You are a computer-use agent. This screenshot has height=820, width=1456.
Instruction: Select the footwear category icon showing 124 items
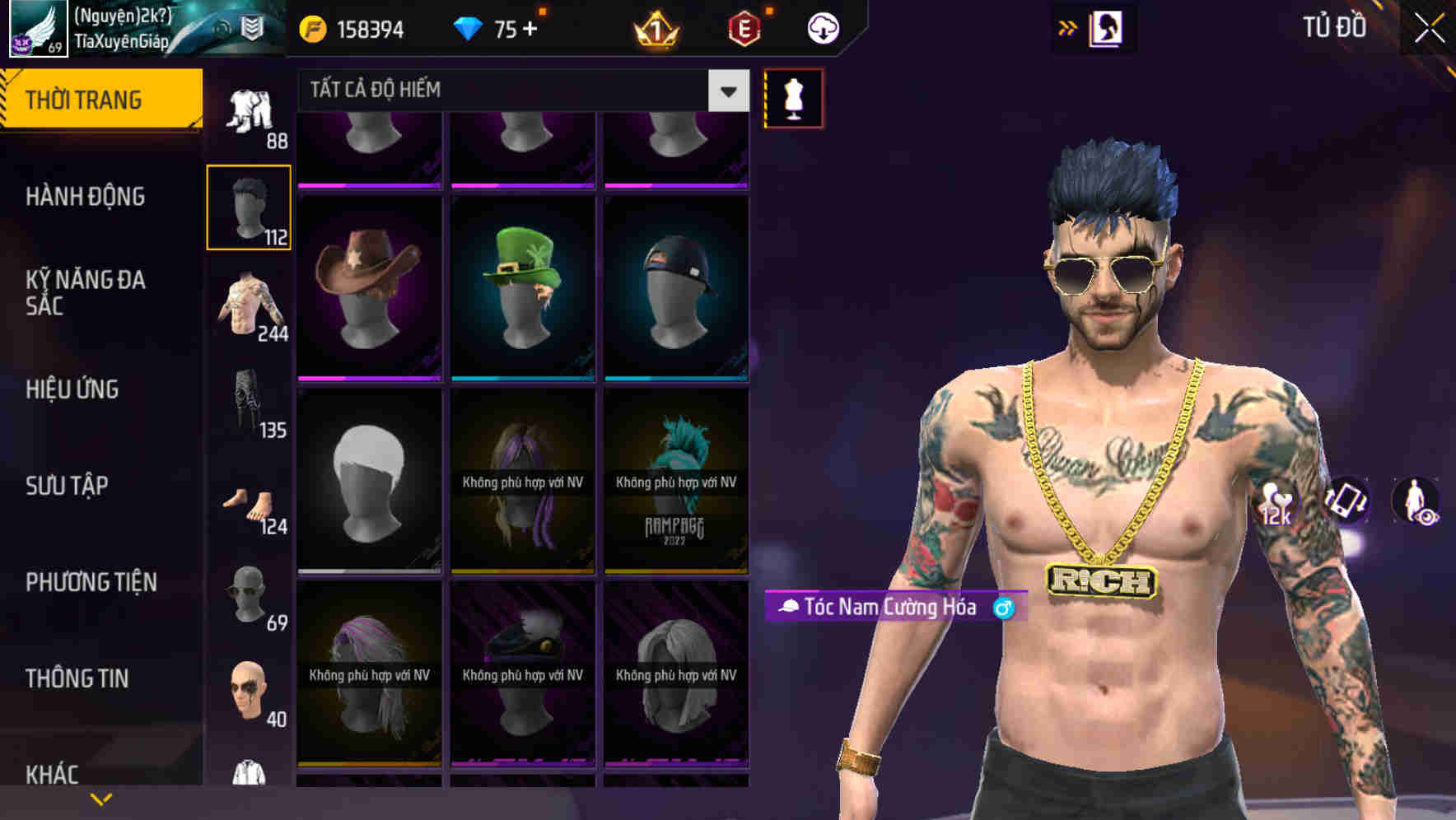249,502
